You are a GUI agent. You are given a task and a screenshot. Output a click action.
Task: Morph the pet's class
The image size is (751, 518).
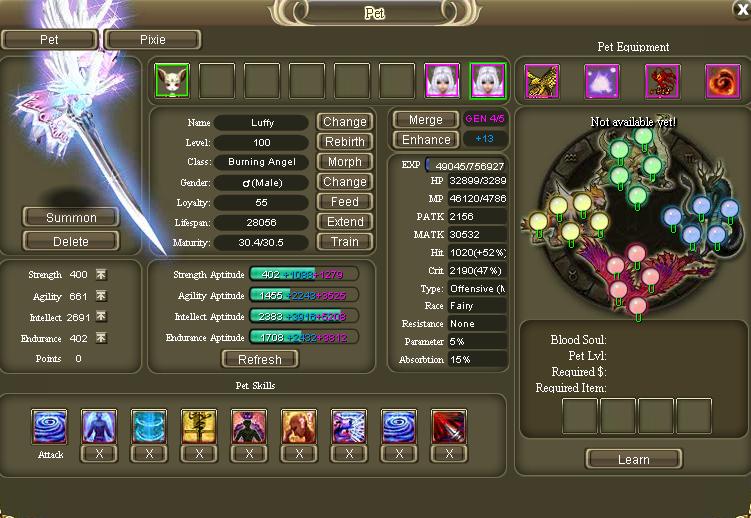point(345,162)
